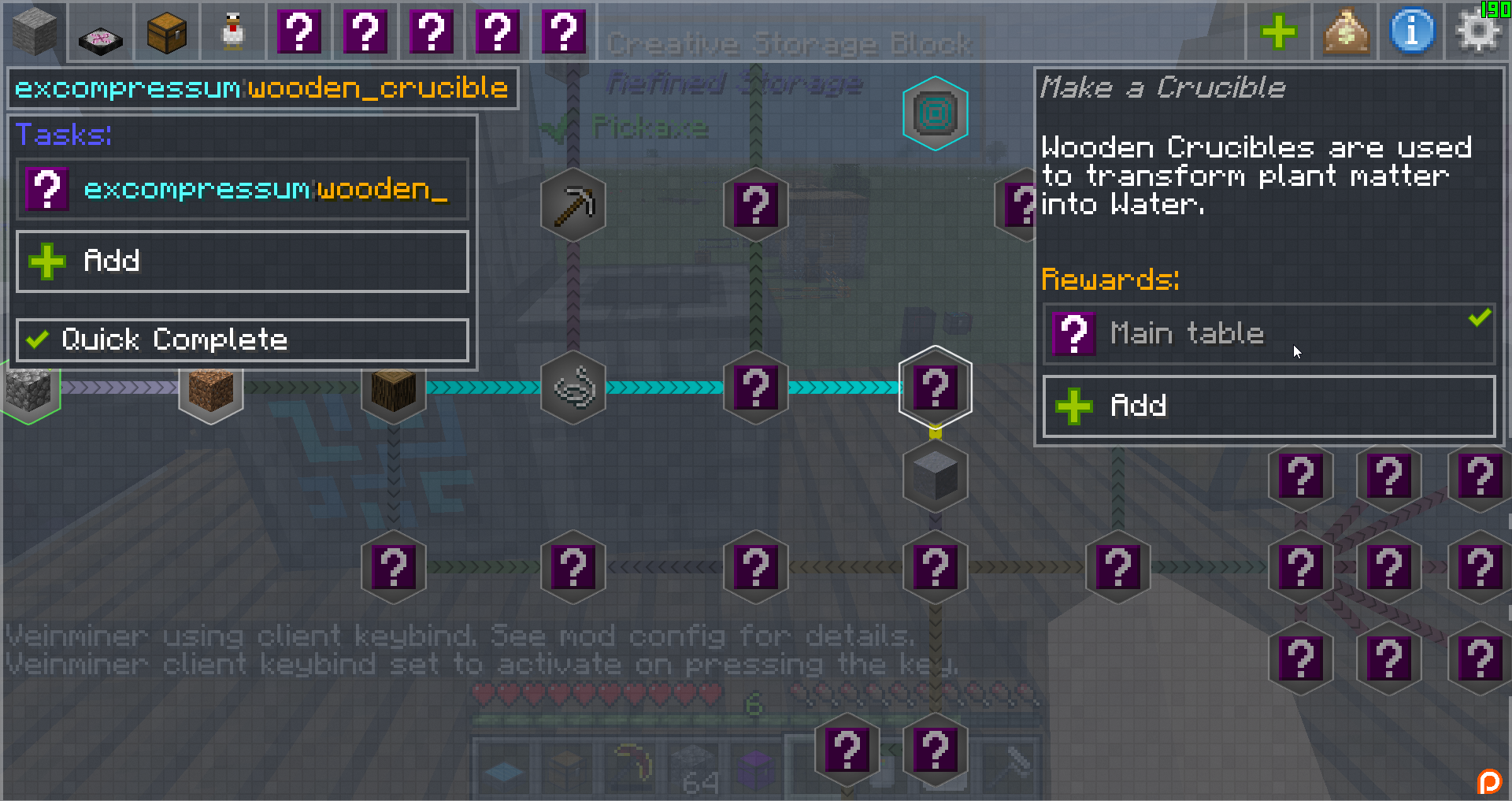Open the oak log quest node

click(394, 388)
